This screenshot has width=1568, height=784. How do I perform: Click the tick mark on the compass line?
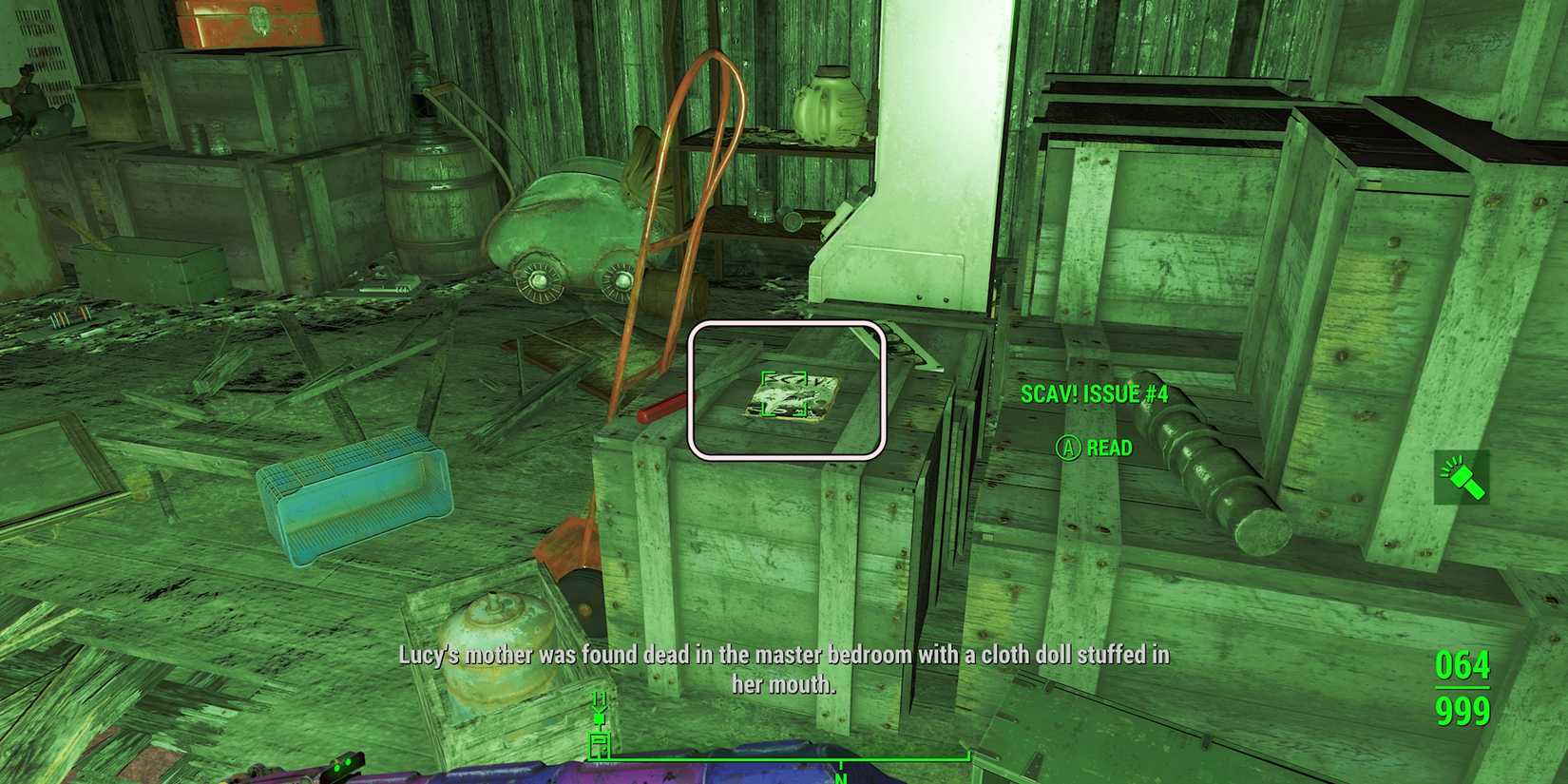[x=841, y=765]
